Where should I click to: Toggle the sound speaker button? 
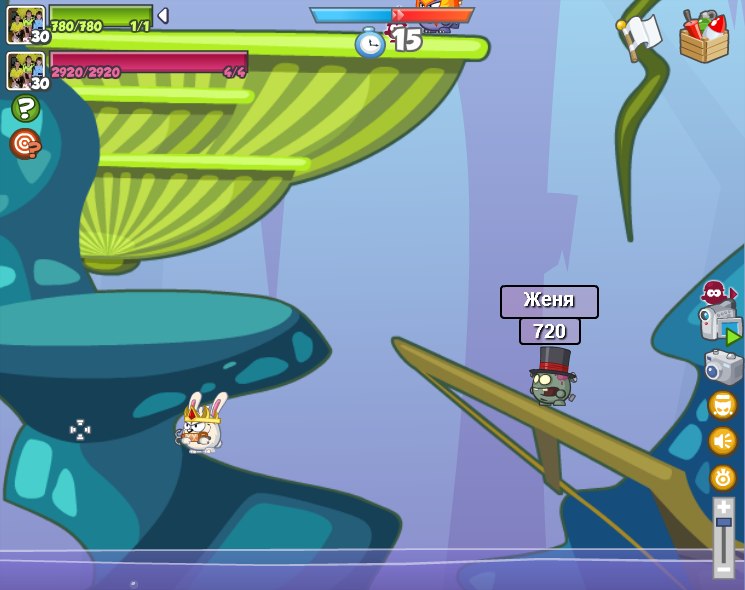point(723,441)
